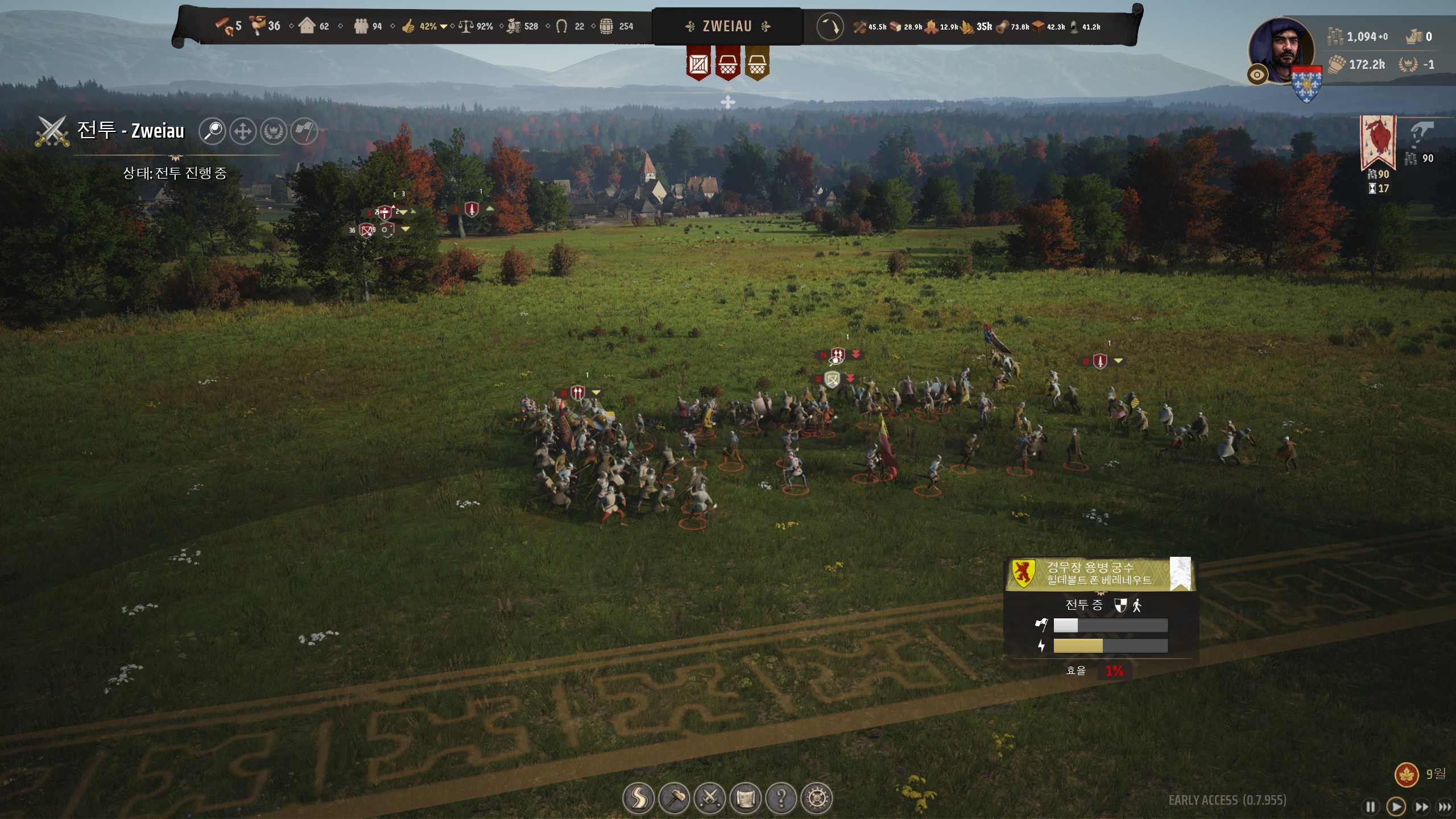This screenshot has width=1456, height=819.
Task: Click the lord portrait
Action: click(1281, 50)
